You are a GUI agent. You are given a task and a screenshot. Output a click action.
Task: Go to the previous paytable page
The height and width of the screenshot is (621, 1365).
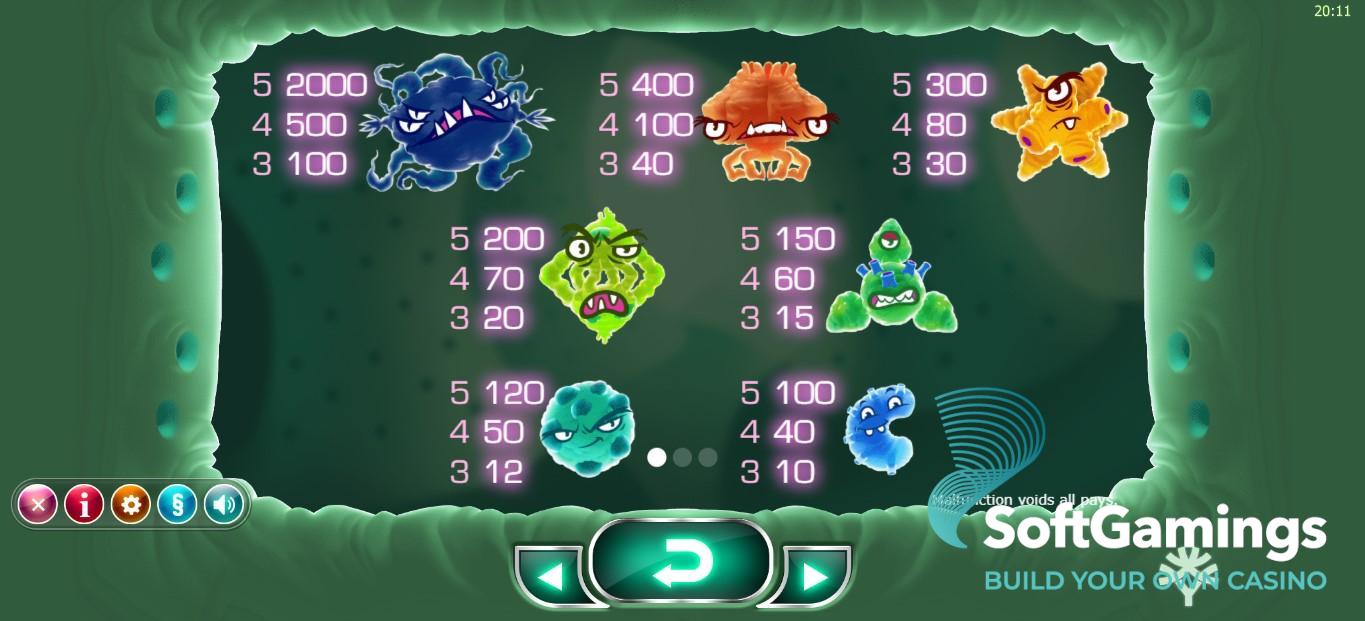pyautogui.click(x=549, y=576)
